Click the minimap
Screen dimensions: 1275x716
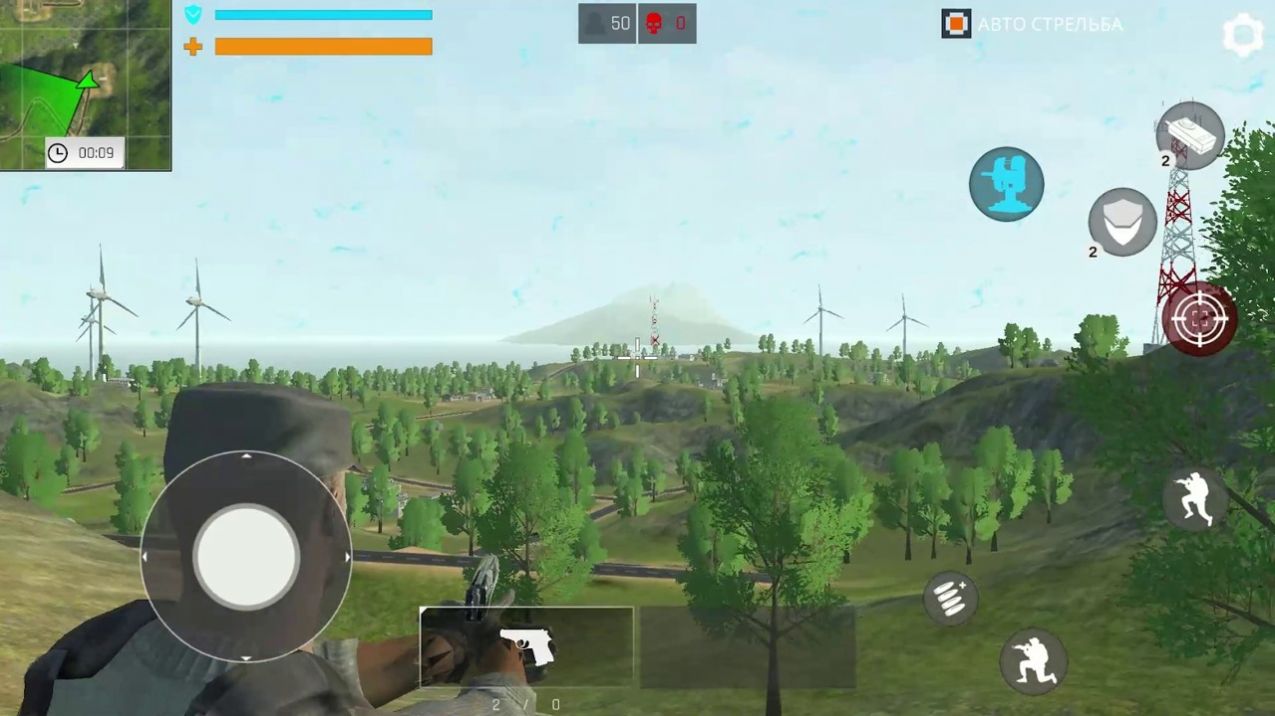coord(85,85)
